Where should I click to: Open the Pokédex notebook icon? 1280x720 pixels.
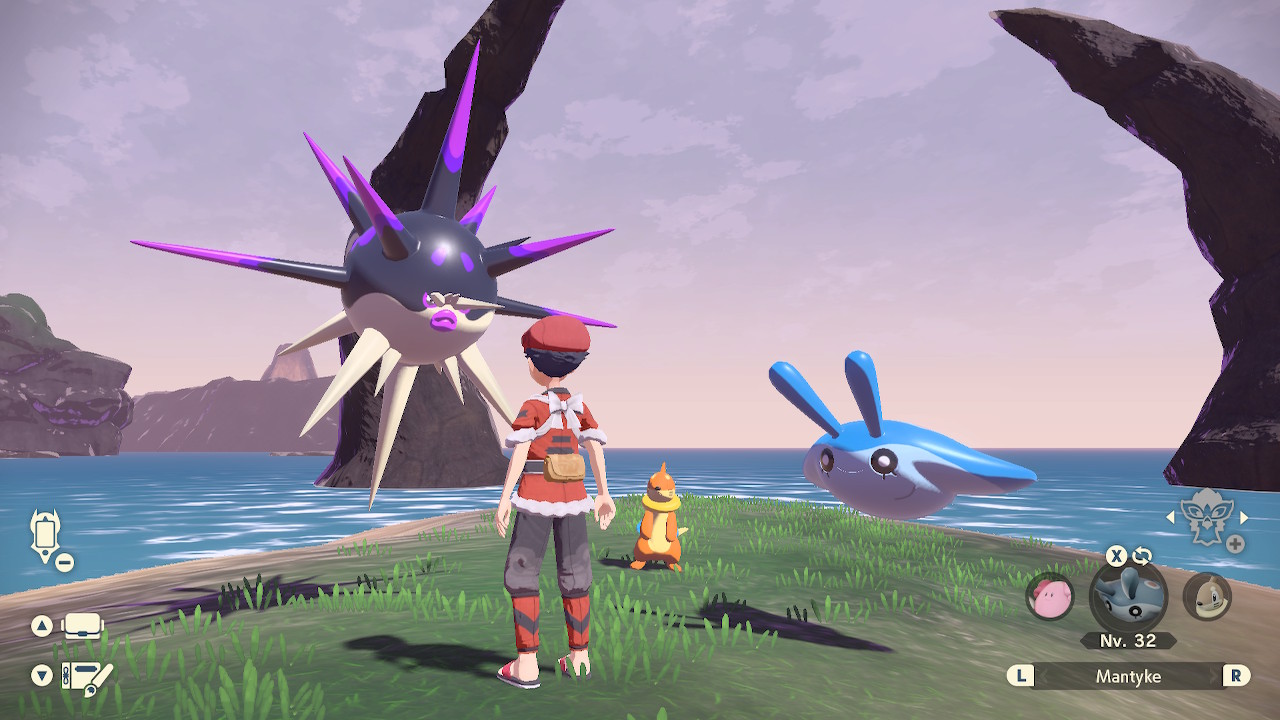pos(87,677)
